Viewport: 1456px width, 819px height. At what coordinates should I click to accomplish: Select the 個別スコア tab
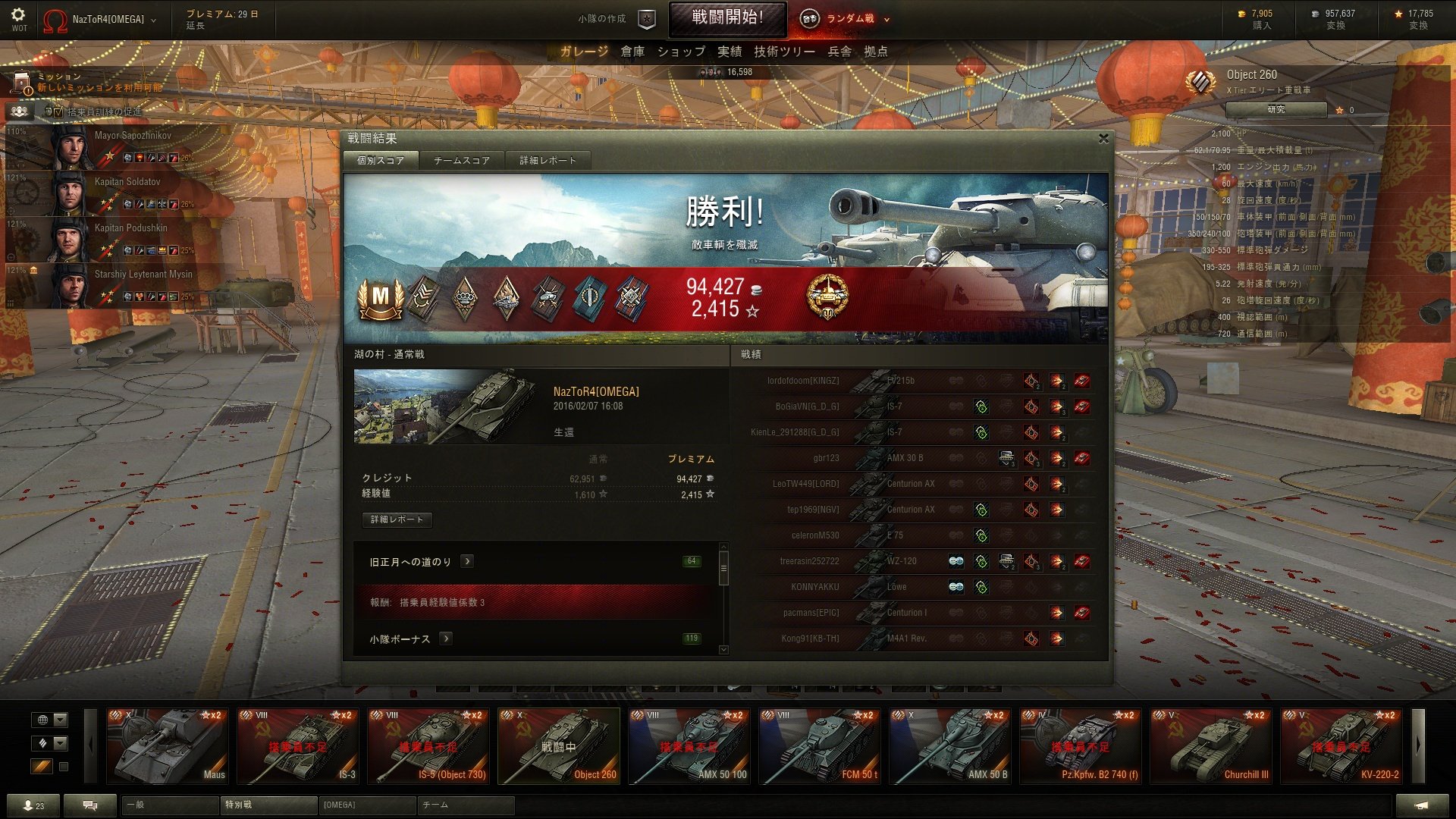pos(380,161)
